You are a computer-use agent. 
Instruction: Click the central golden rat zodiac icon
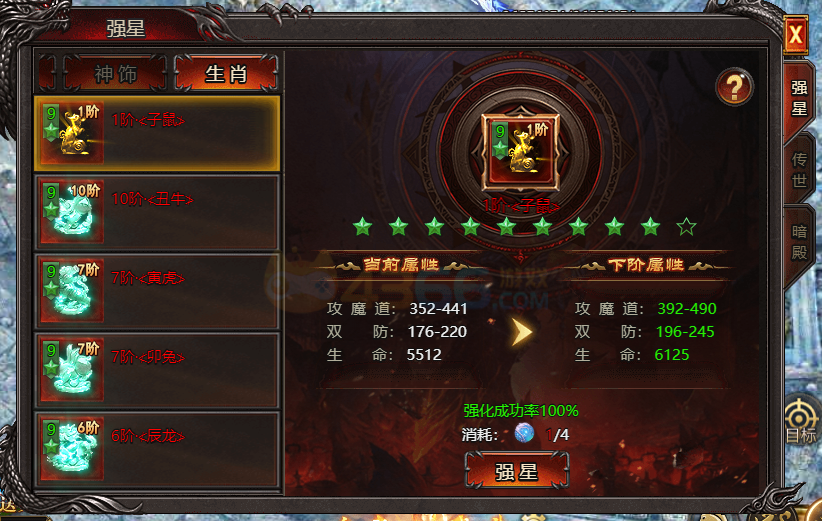coord(517,151)
